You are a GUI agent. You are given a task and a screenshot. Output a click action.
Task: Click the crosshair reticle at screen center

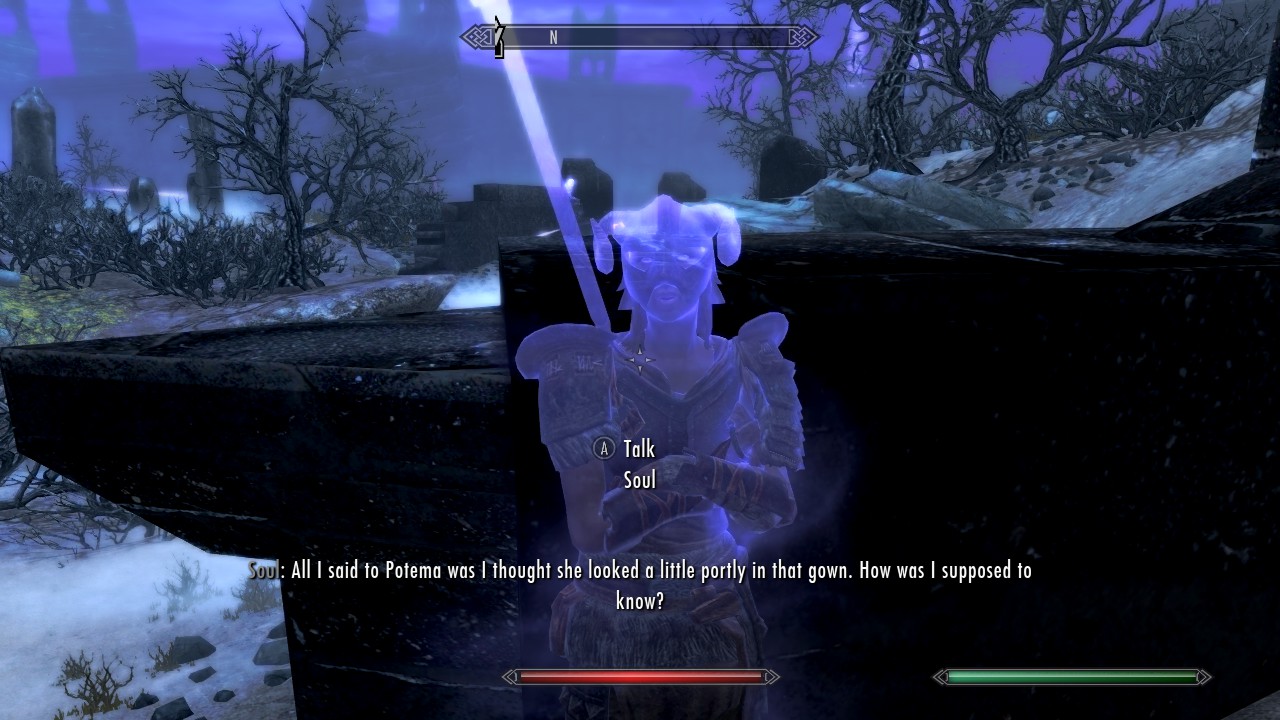tap(639, 359)
